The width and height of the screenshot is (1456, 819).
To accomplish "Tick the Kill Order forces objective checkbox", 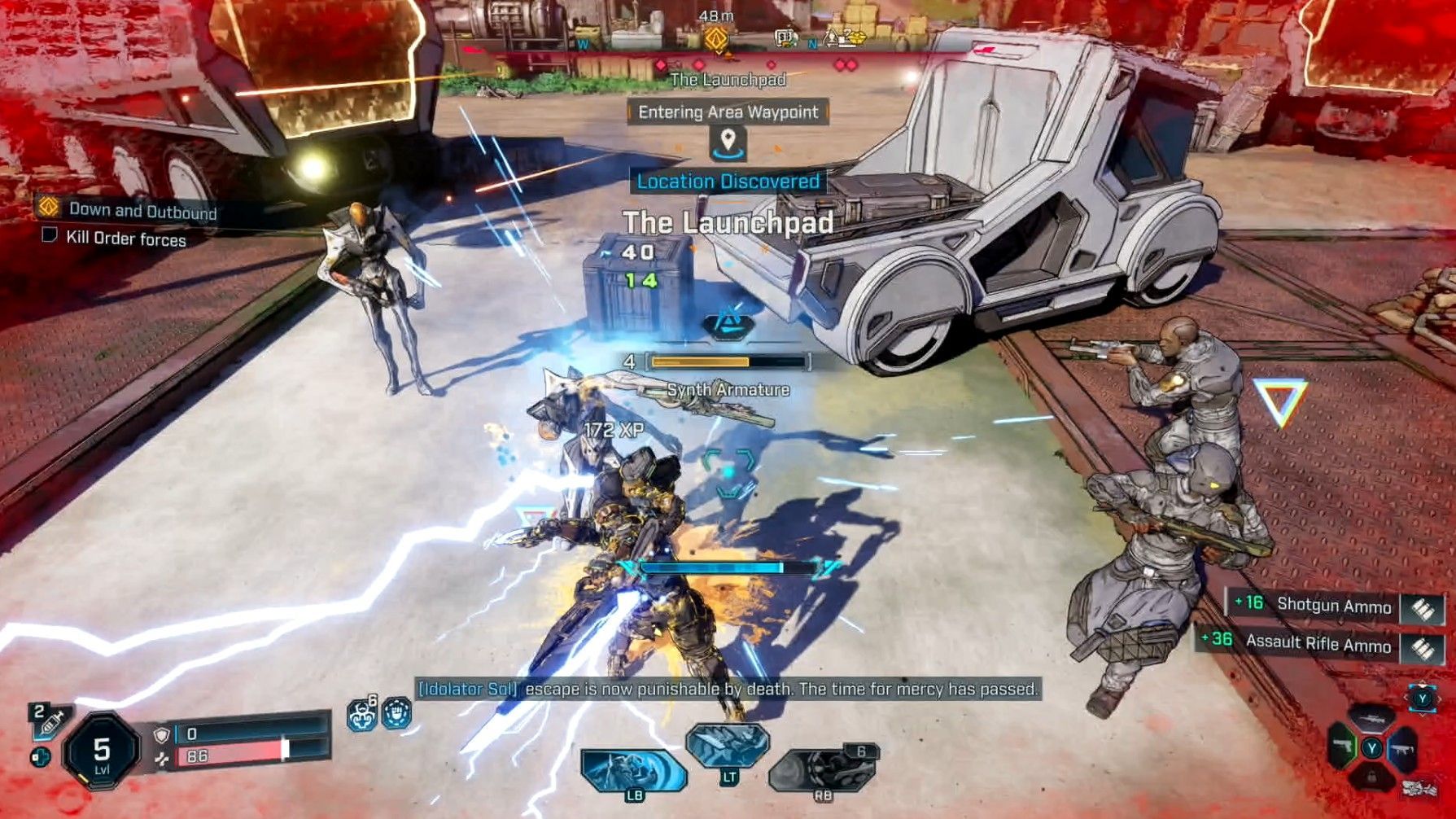I will tap(50, 236).
